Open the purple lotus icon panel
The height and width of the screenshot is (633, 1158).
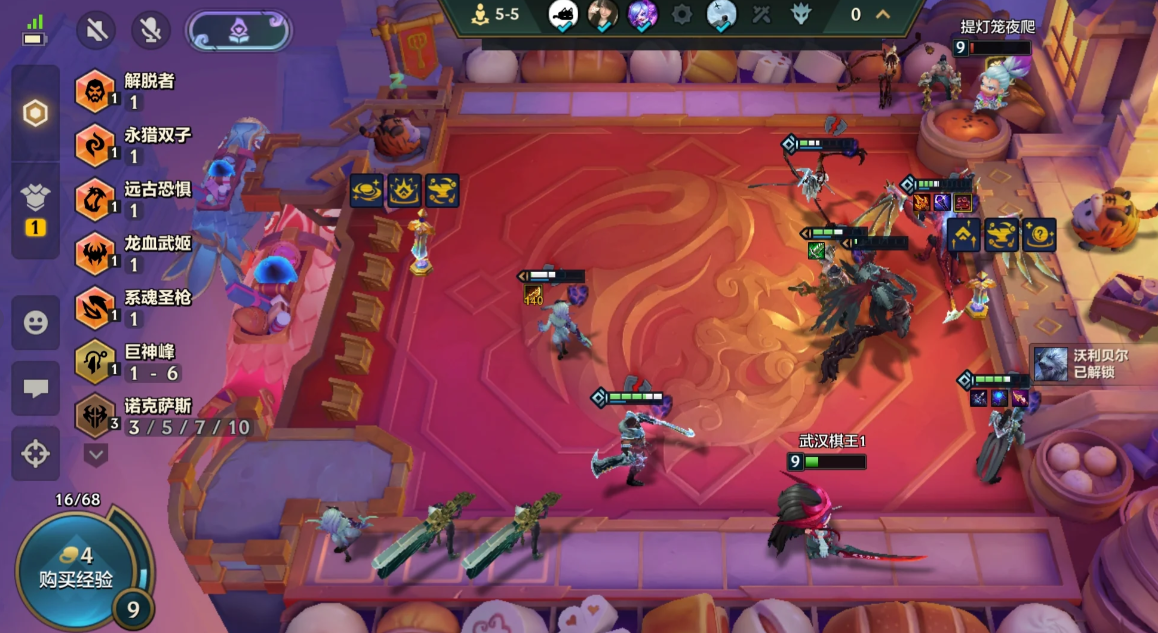click(x=239, y=30)
